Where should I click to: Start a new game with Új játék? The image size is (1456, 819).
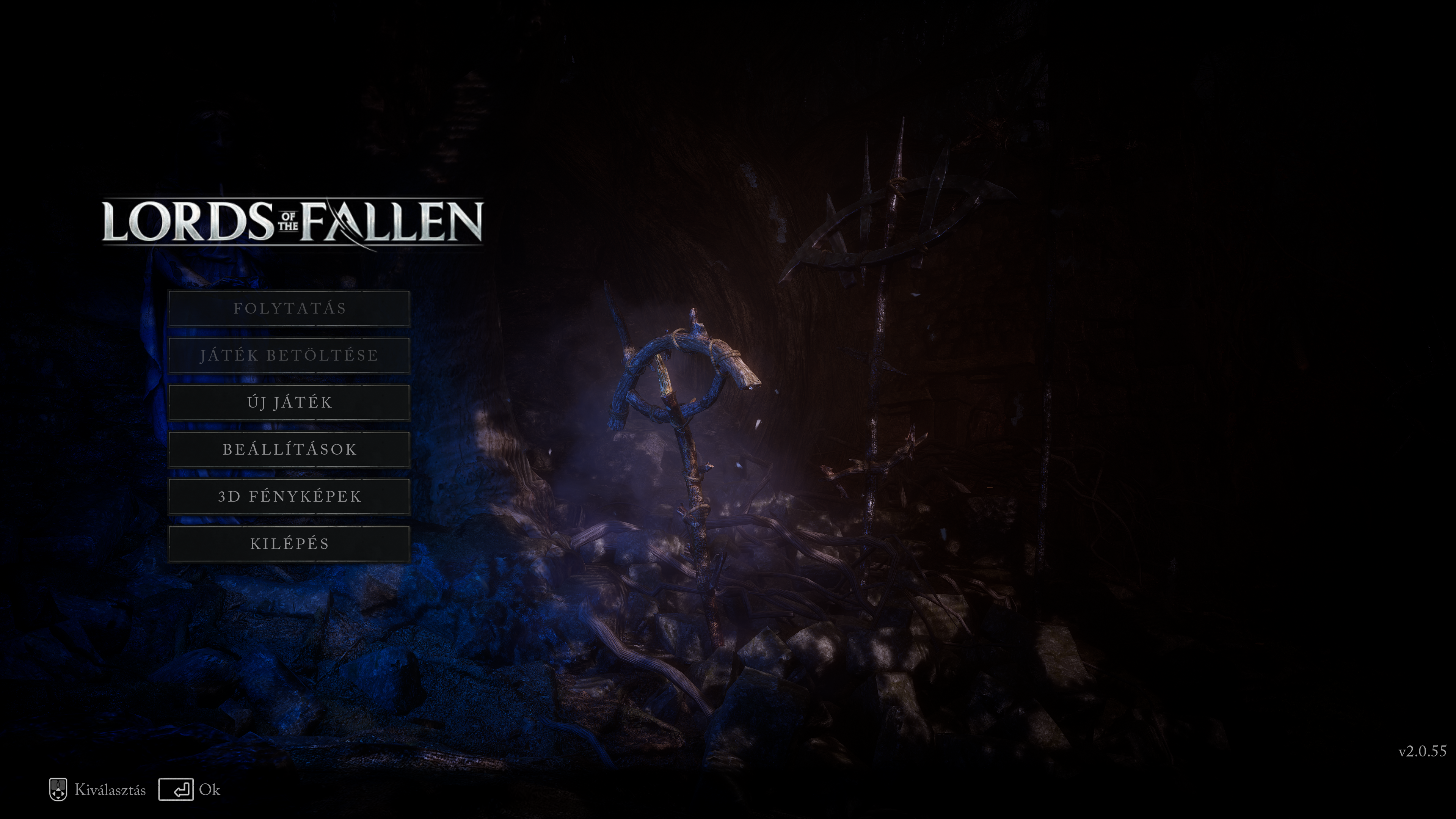[x=289, y=402]
